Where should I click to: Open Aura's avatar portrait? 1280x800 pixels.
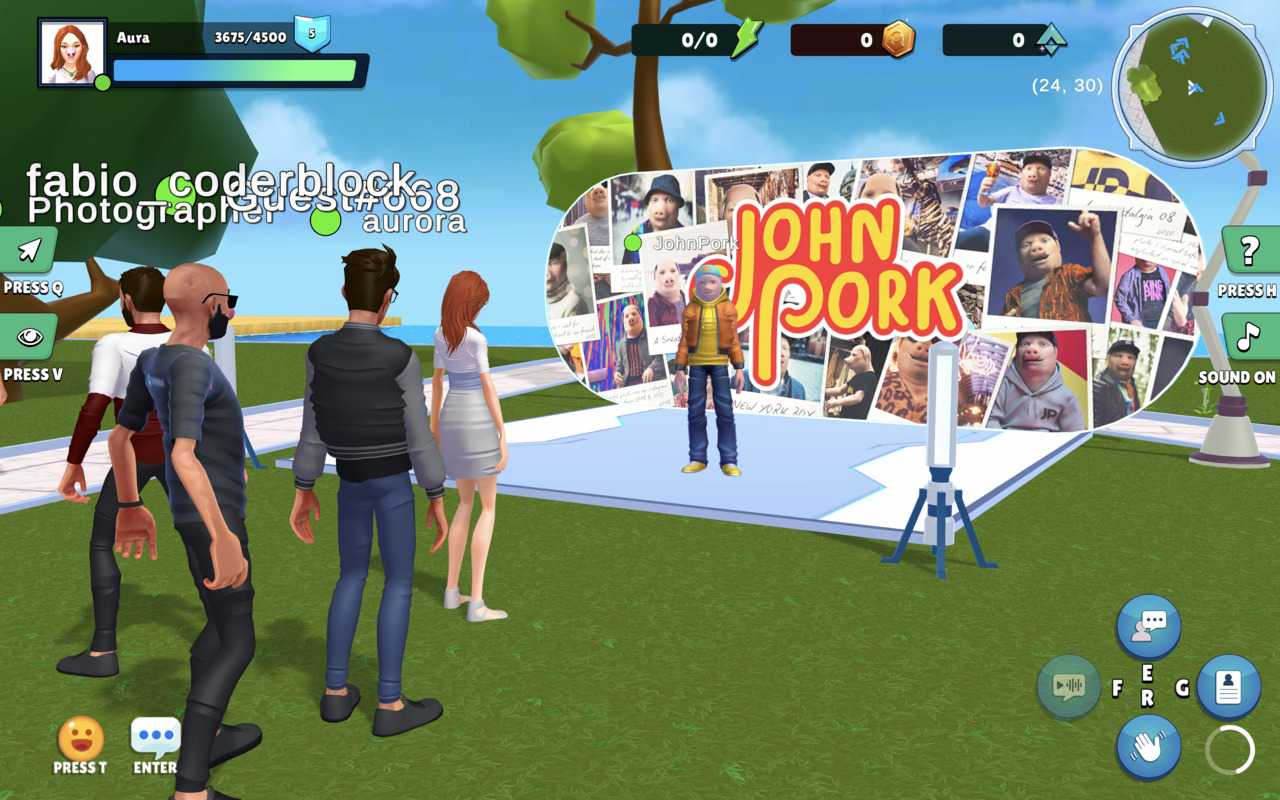click(x=73, y=52)
